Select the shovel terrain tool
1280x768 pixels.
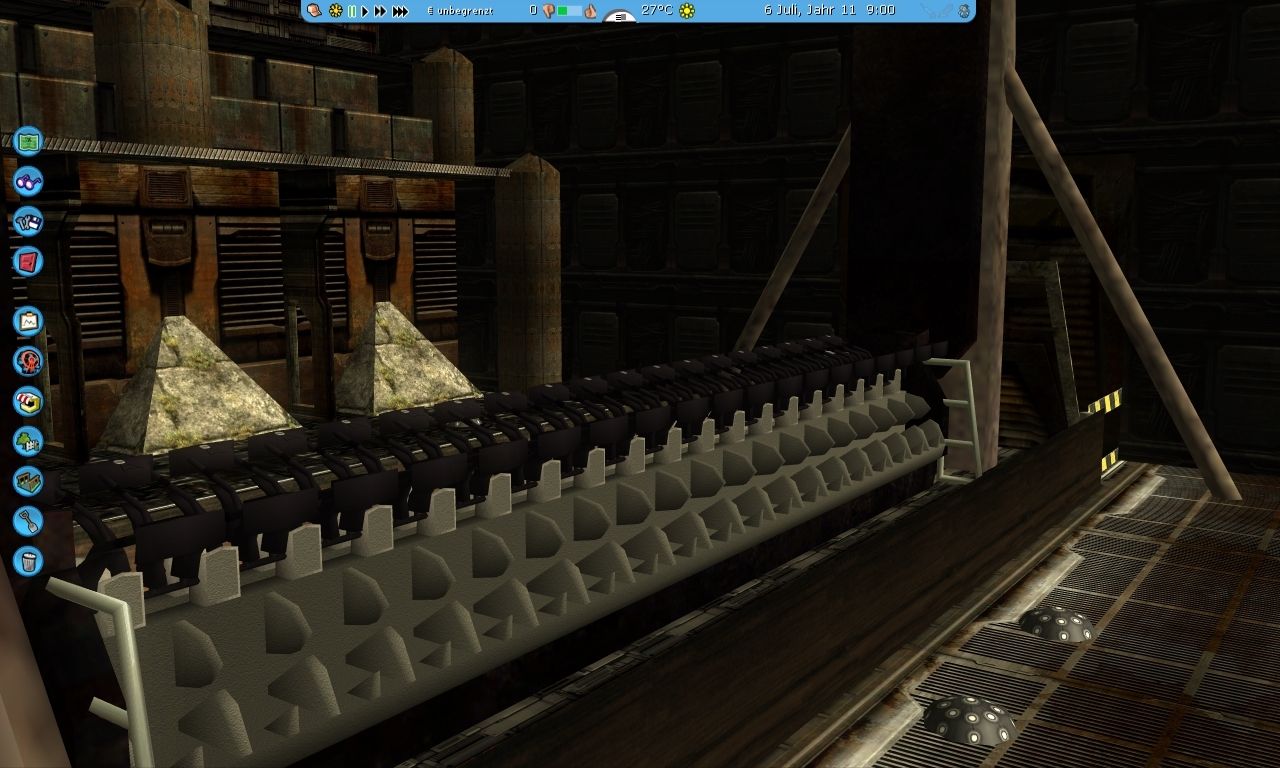pos(28,520)
